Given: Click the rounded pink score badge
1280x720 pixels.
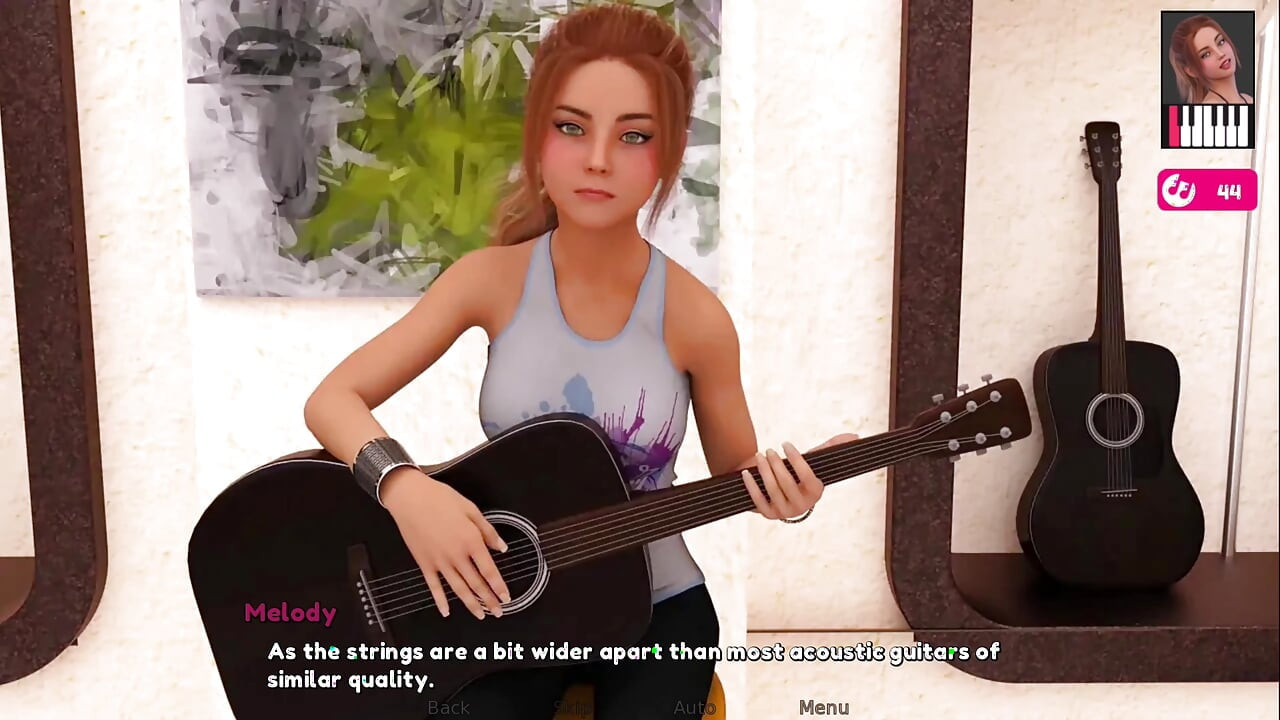Looking at the screenshot, I should coord(1207,191).
